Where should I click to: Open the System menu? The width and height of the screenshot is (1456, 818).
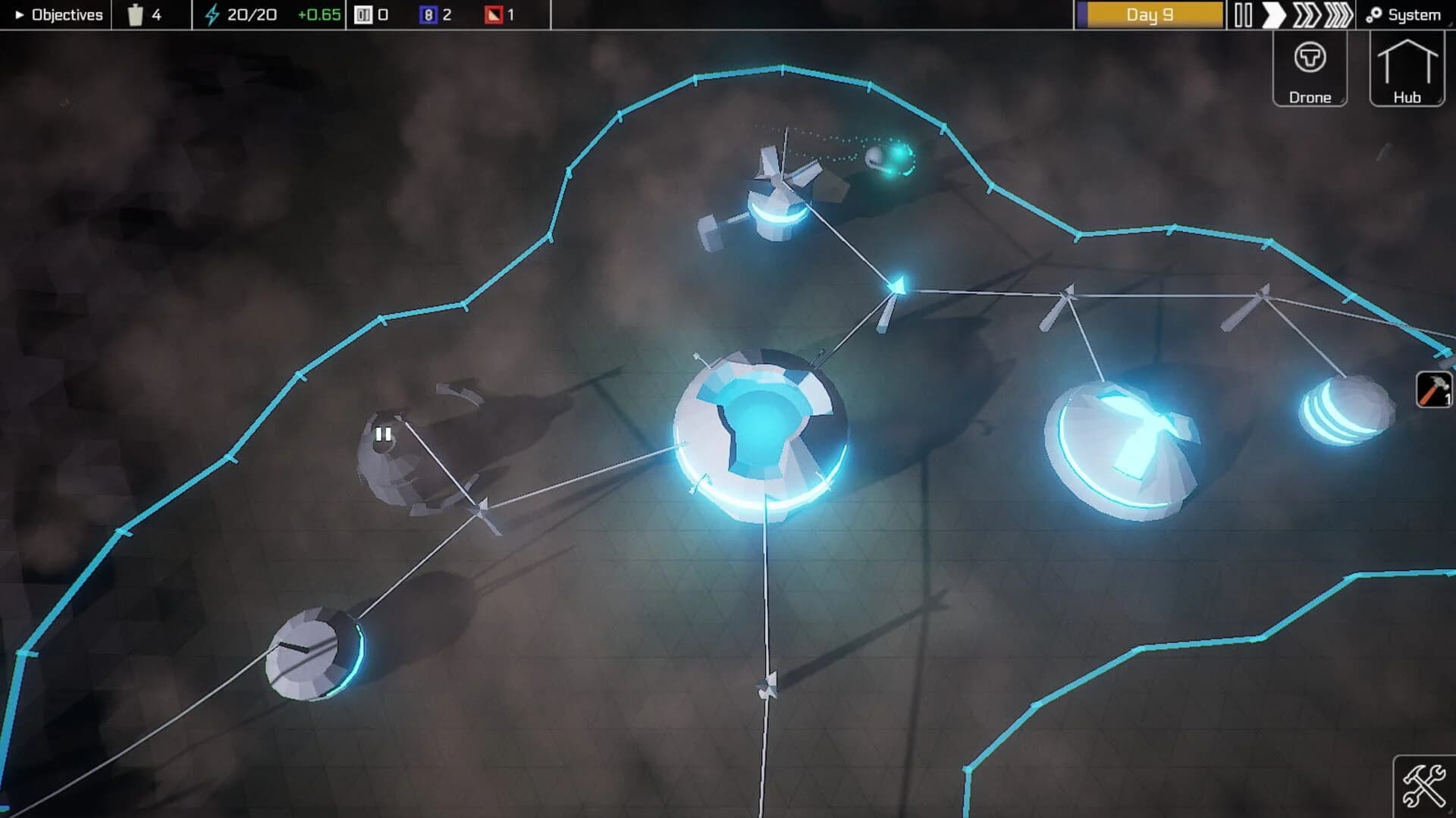(1408, 13)
